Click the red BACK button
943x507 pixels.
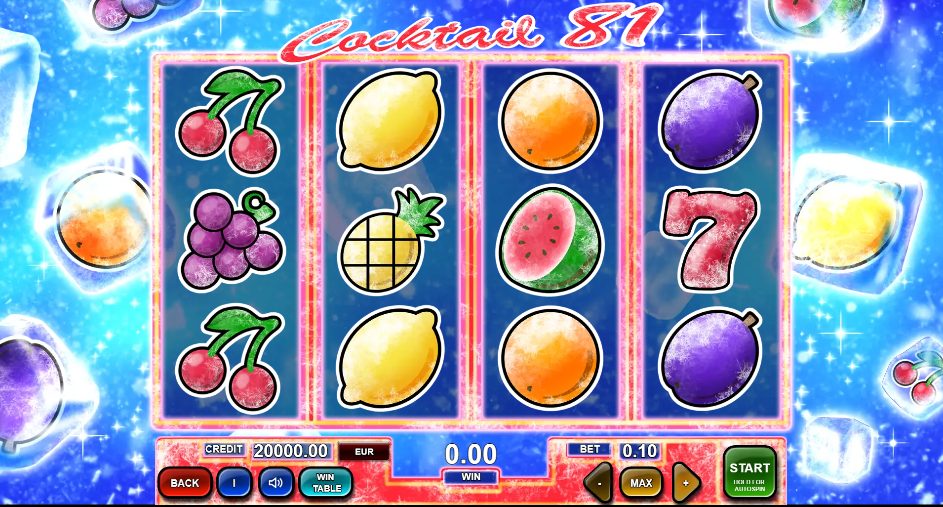coord(184,483)
